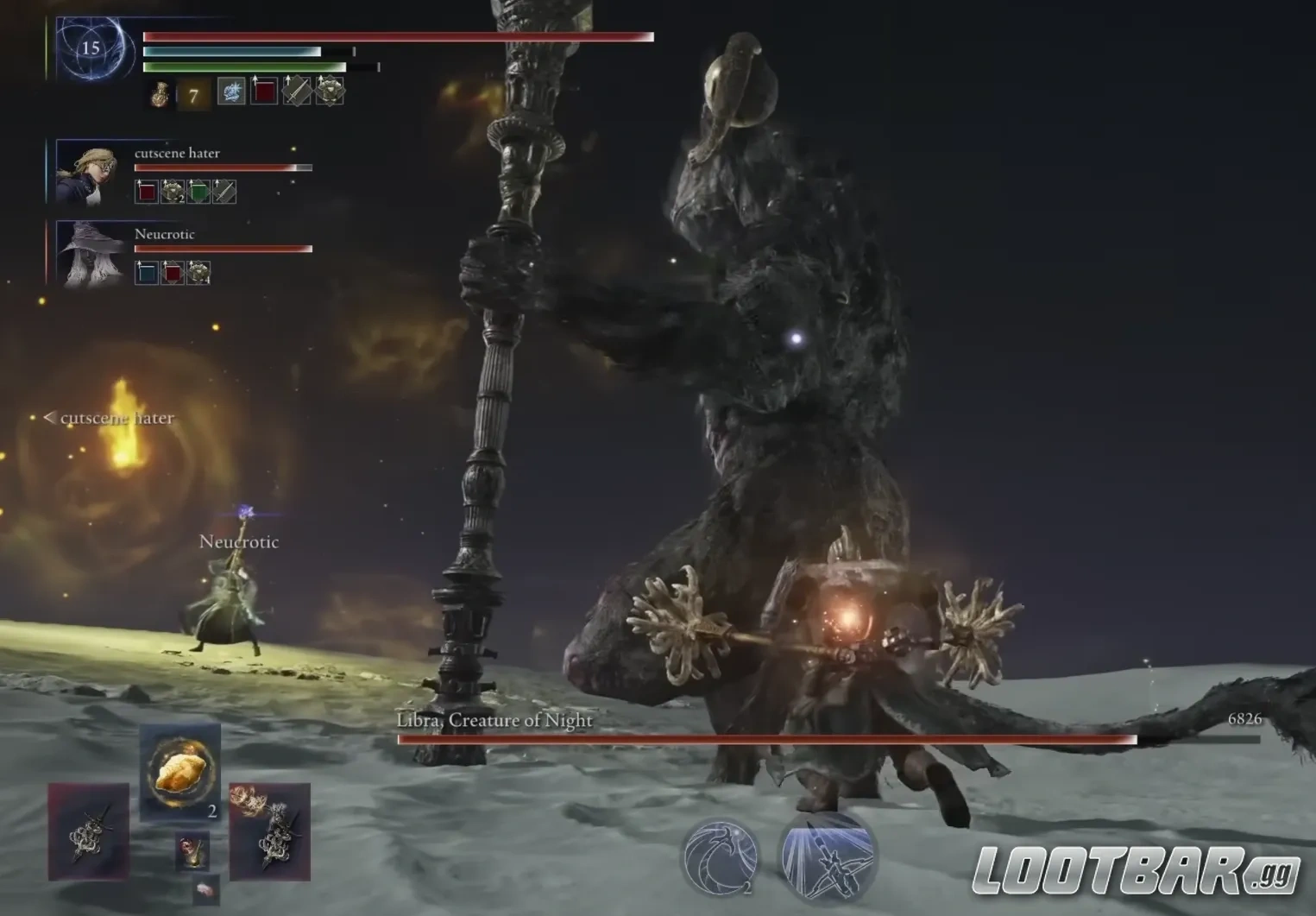
Task: Choose the amber stone item slot
Action: coord(179,771)
